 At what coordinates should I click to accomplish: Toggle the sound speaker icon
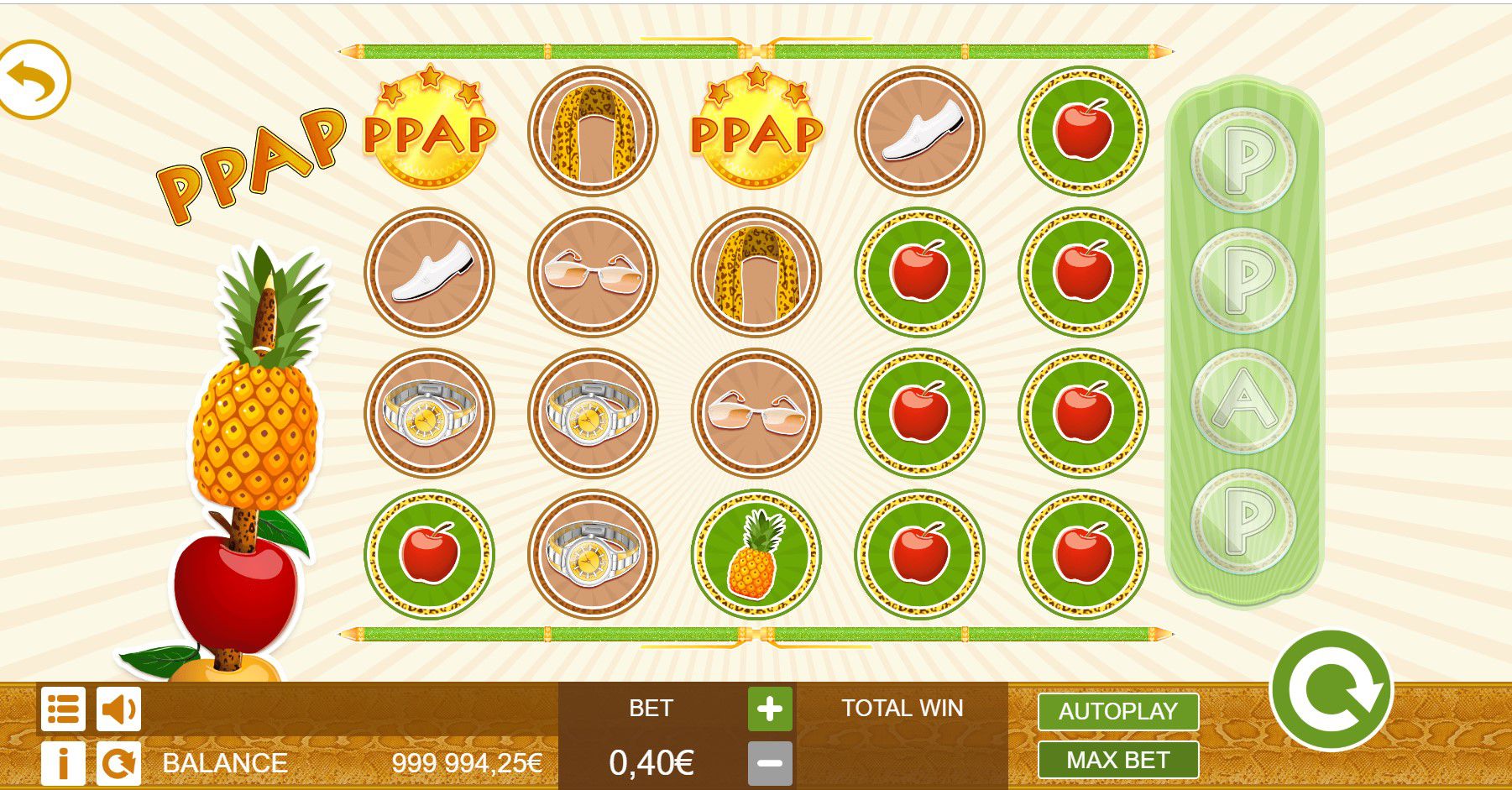tap(118, 710)
